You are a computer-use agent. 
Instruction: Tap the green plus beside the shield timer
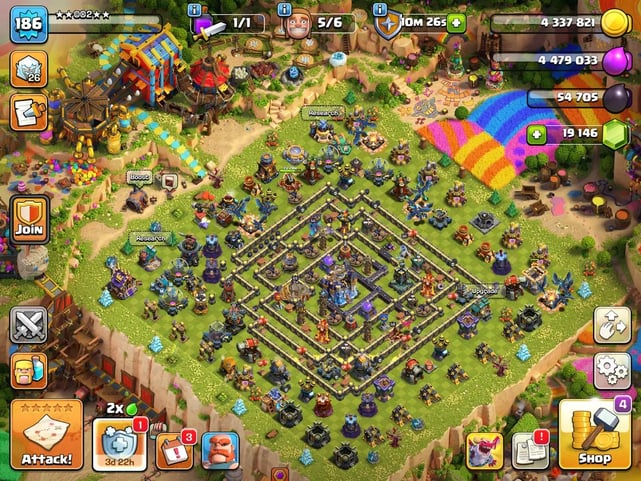click(x=457, y=22)
